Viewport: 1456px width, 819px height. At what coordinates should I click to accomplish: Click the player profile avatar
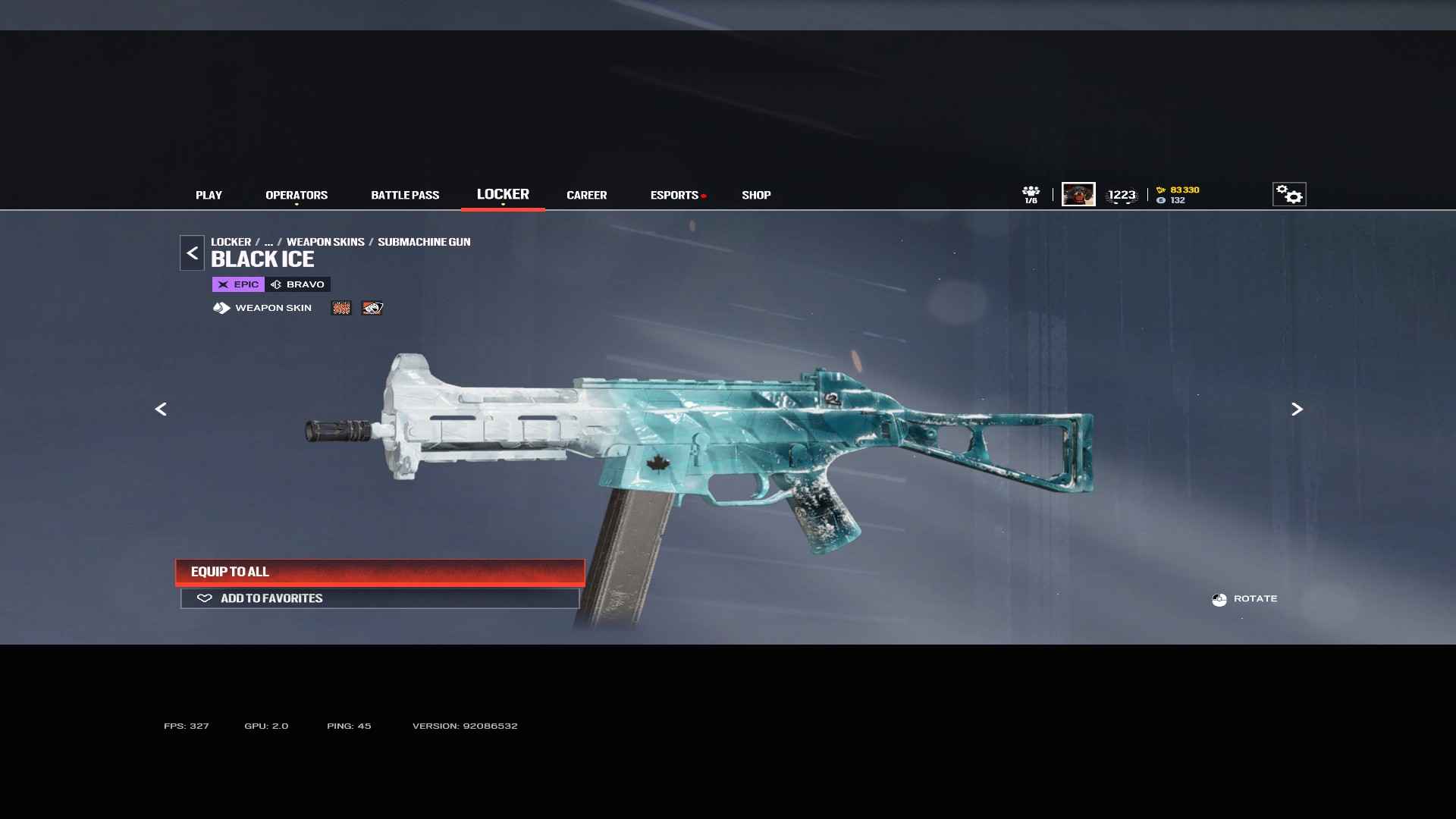pyautogui.click(x=1078, y=194)
